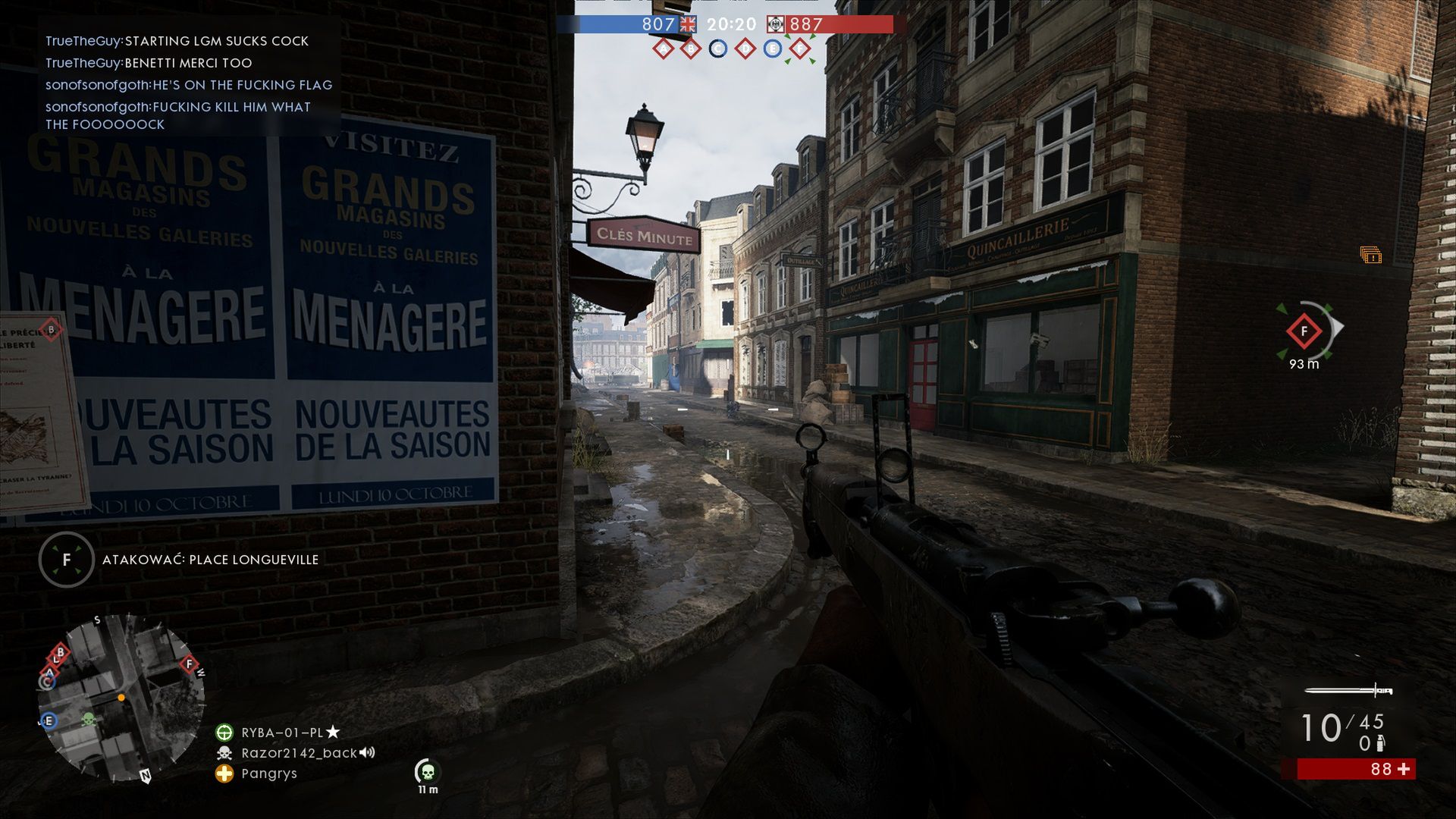Select squad member RYBA-01-PL
The height and width of the screenshot is (819, 1456).
pos(282,733)
